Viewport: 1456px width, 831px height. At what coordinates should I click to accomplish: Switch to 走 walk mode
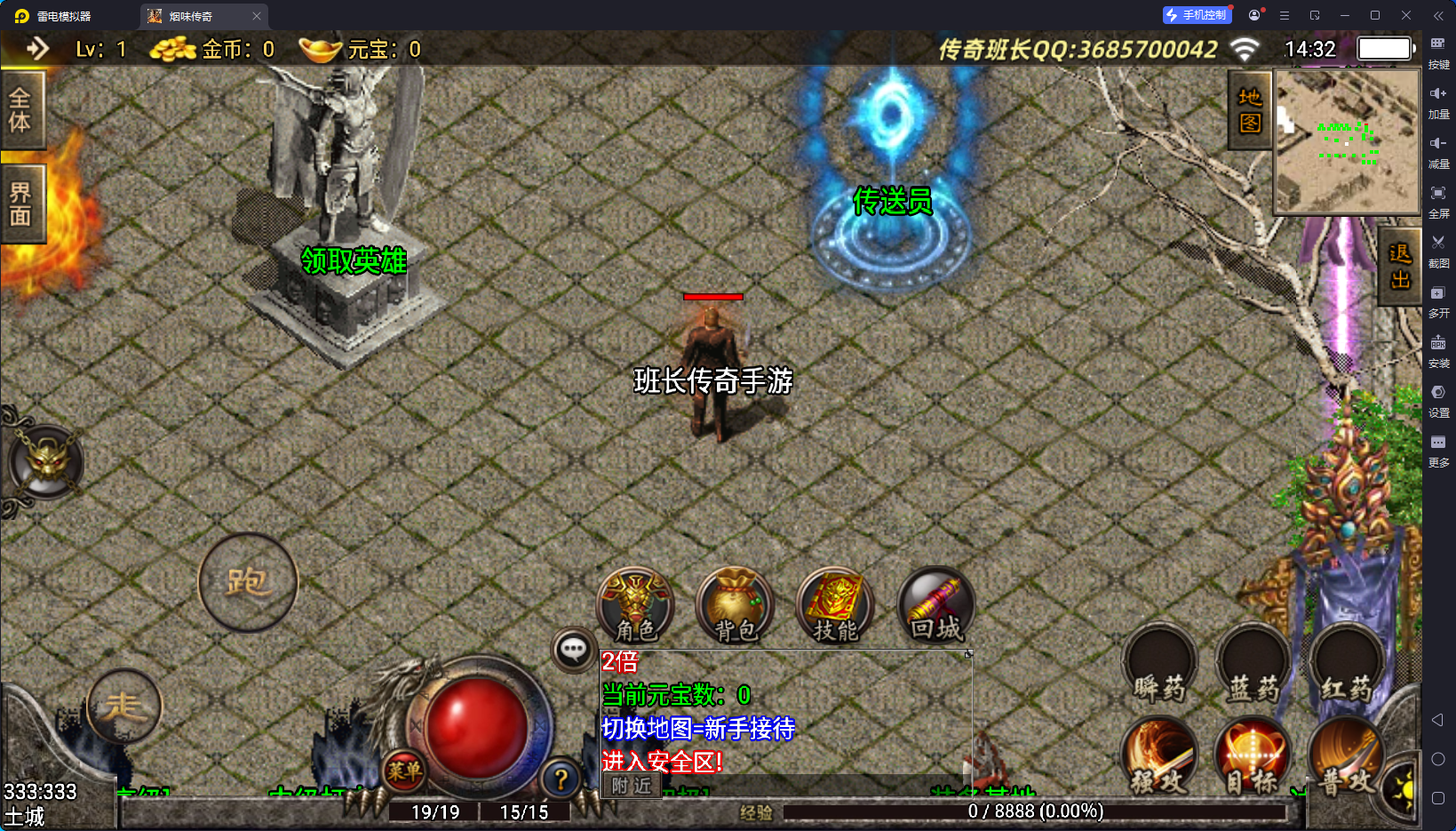pos(124,707)
